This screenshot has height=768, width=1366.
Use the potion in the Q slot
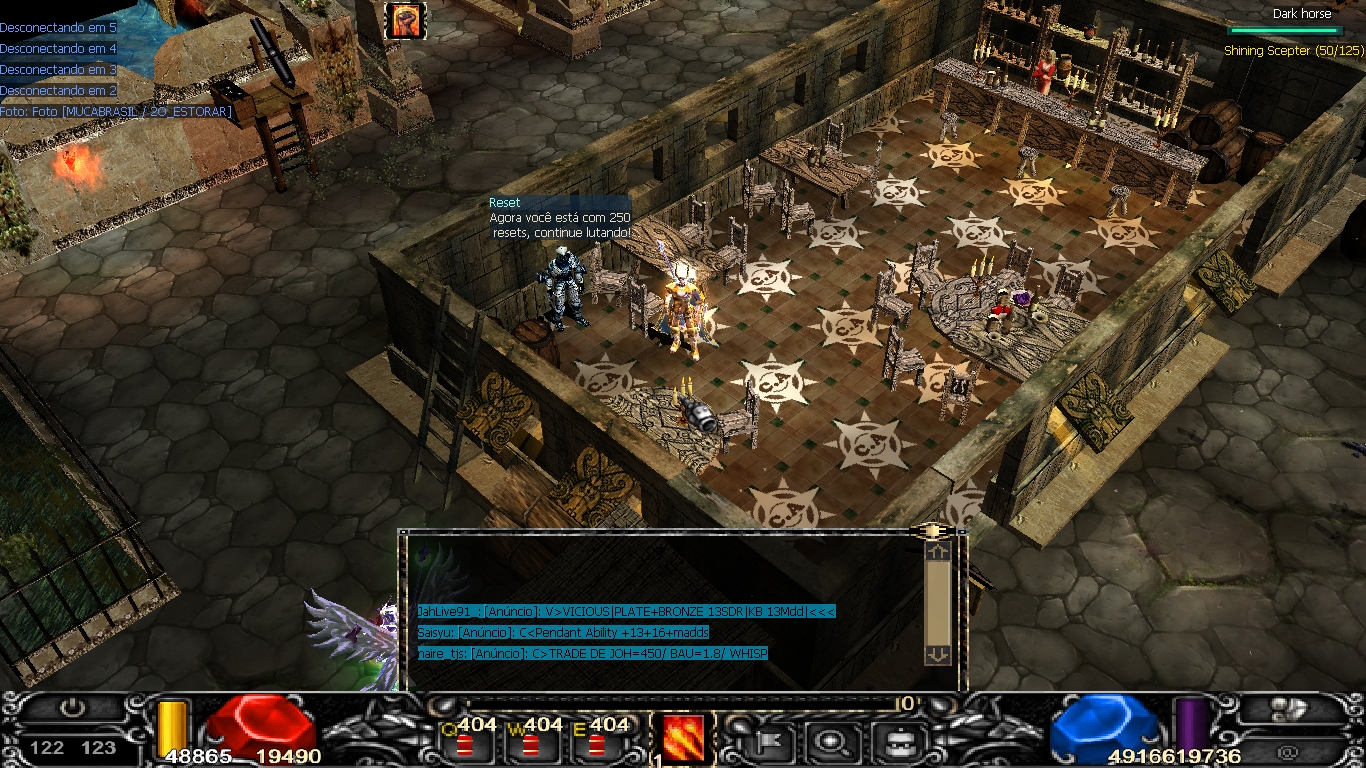tap(465, 745)
